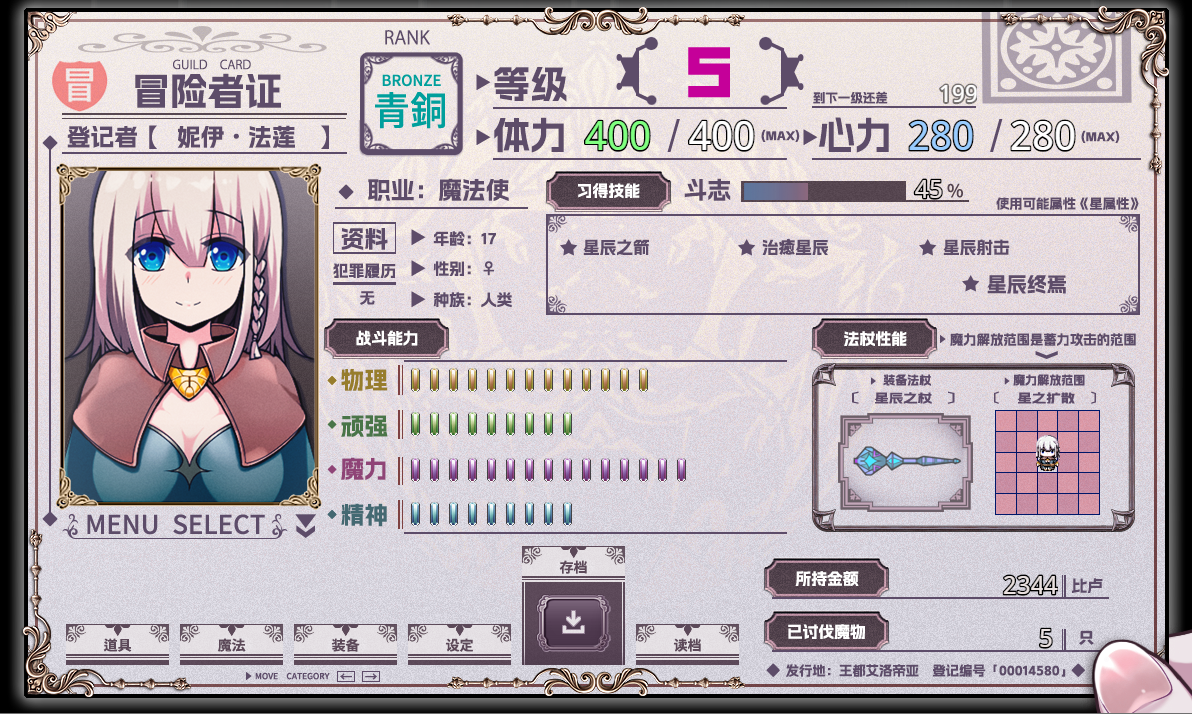This screenshot has height=714, width=1192.
Task: Open the 设定 settings menu
Action: point(459,644)
